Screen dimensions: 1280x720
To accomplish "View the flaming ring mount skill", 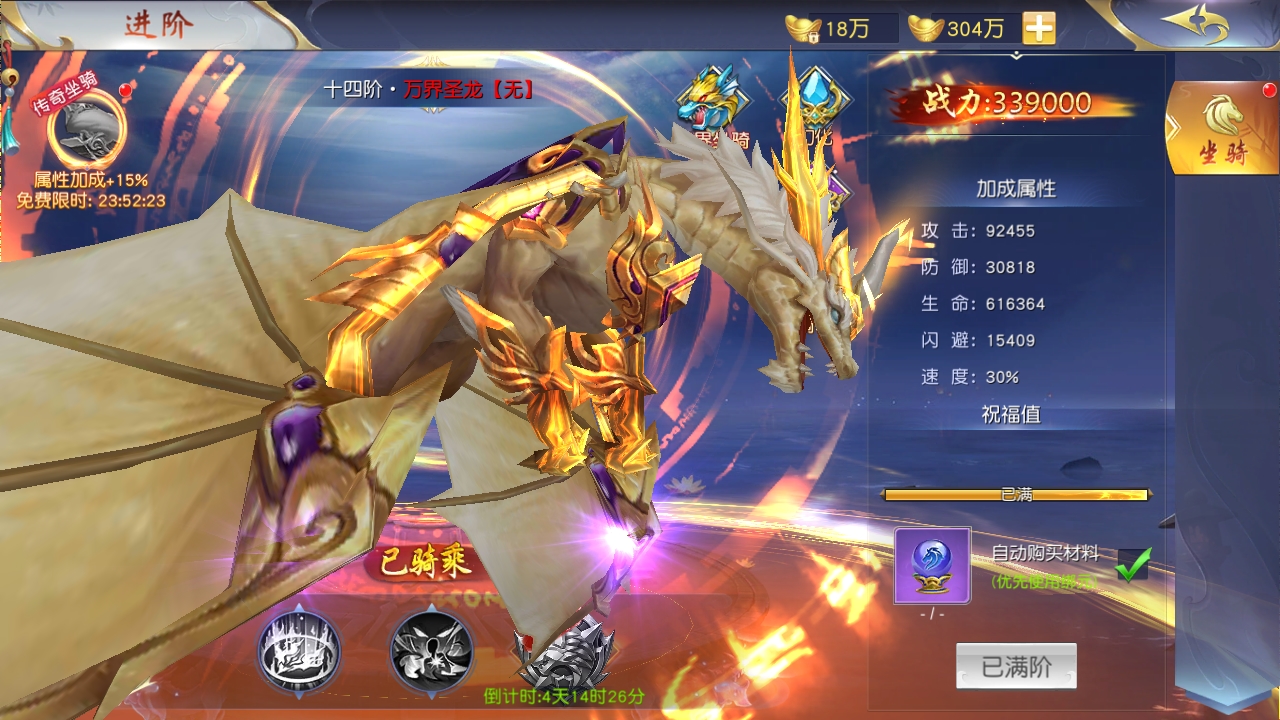I will [x=299, y=651].
